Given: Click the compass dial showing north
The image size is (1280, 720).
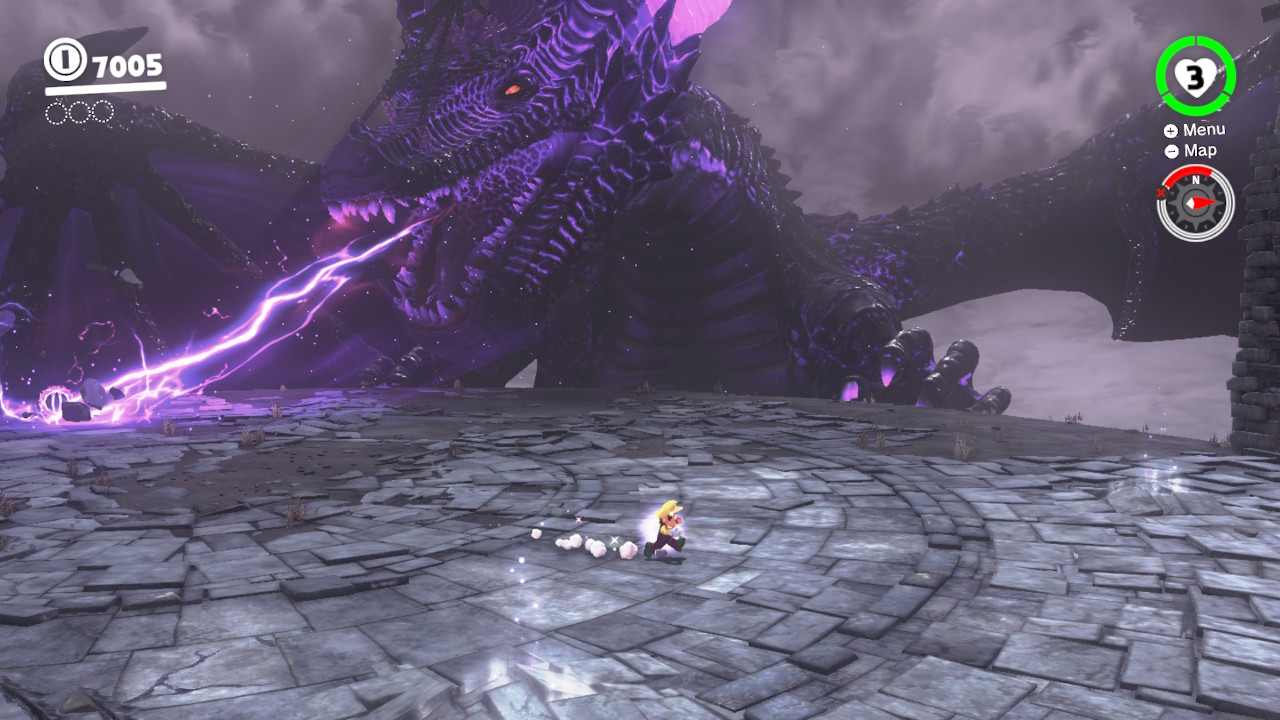Looking at the screenshot, I should (x=1195, y=202).
